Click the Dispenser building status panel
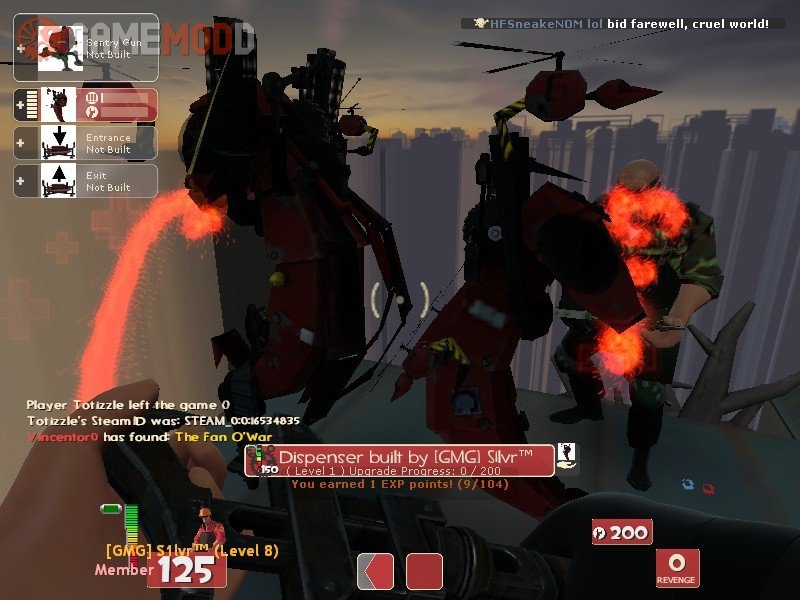 coord(85,104)
